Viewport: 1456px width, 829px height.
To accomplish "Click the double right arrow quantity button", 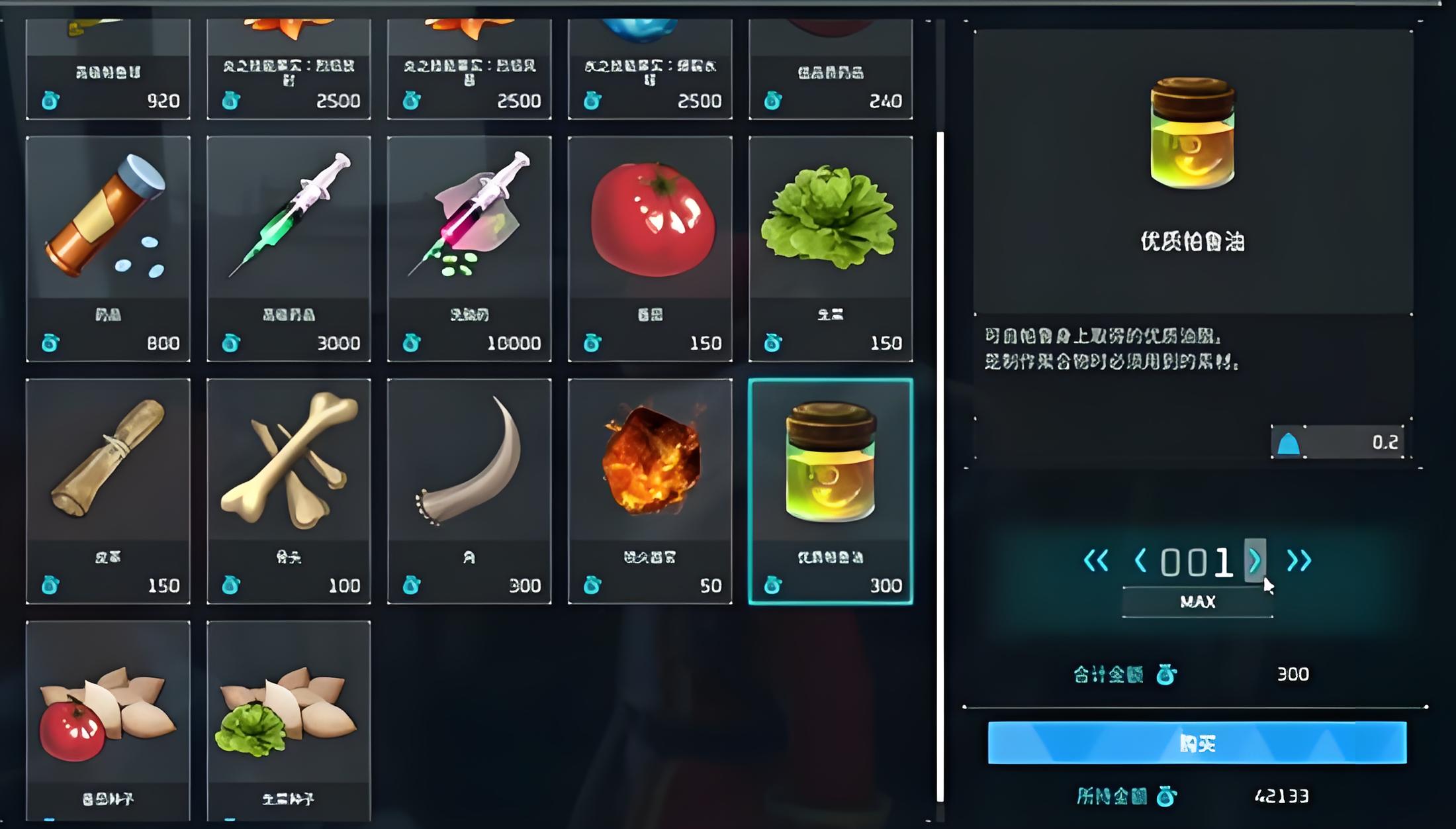I will (x=1298, y=561).
